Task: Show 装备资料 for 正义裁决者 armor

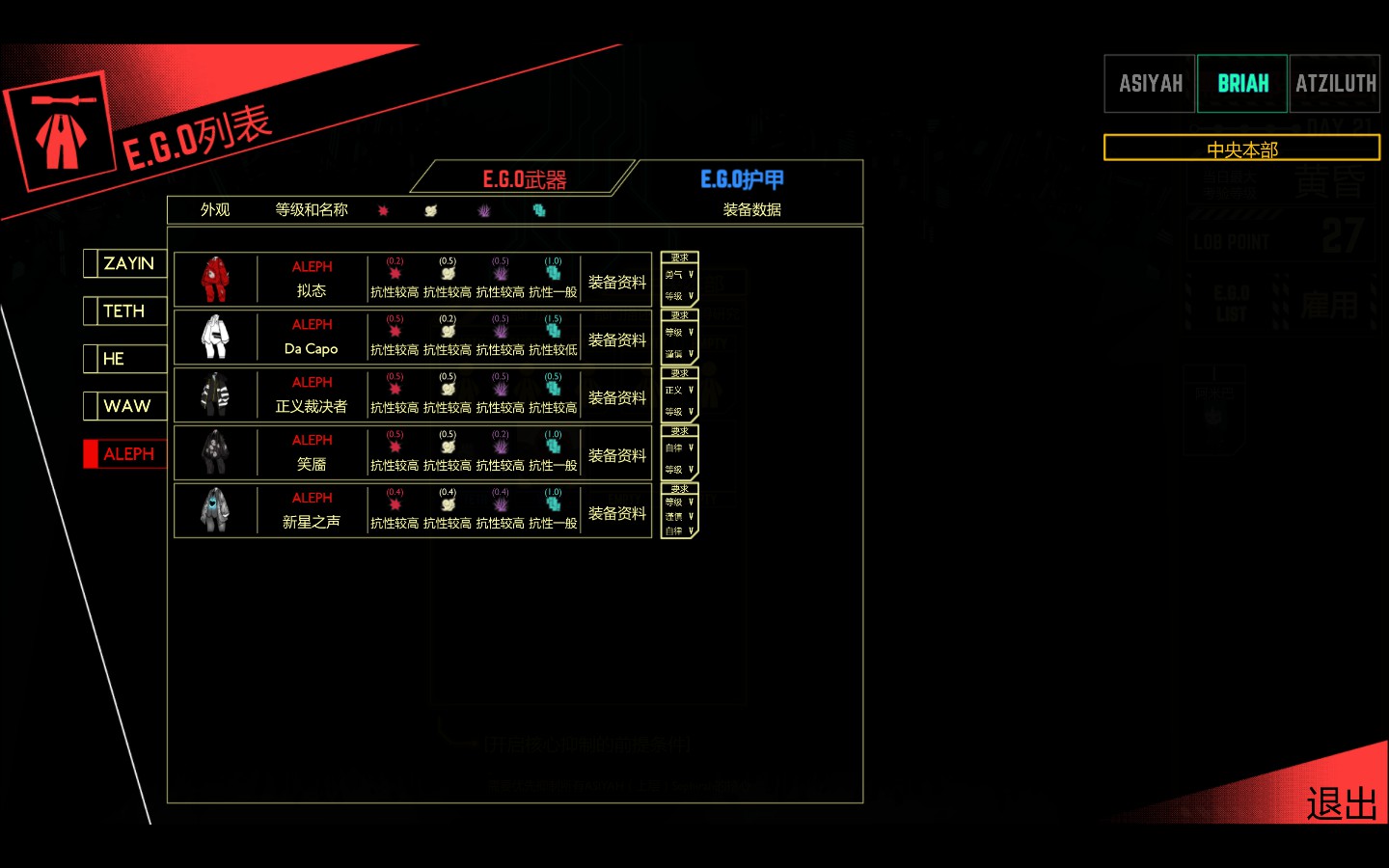Action: pyautogui.click(x=616, y=397)
